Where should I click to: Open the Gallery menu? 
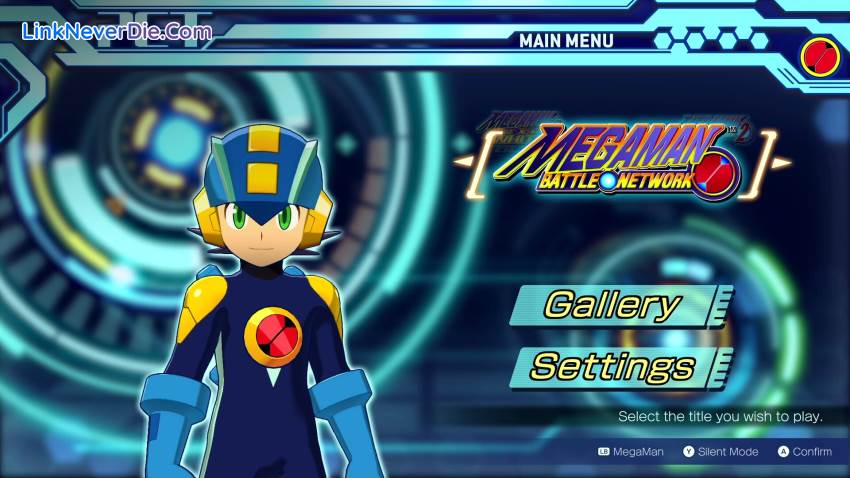coord(613,305)
